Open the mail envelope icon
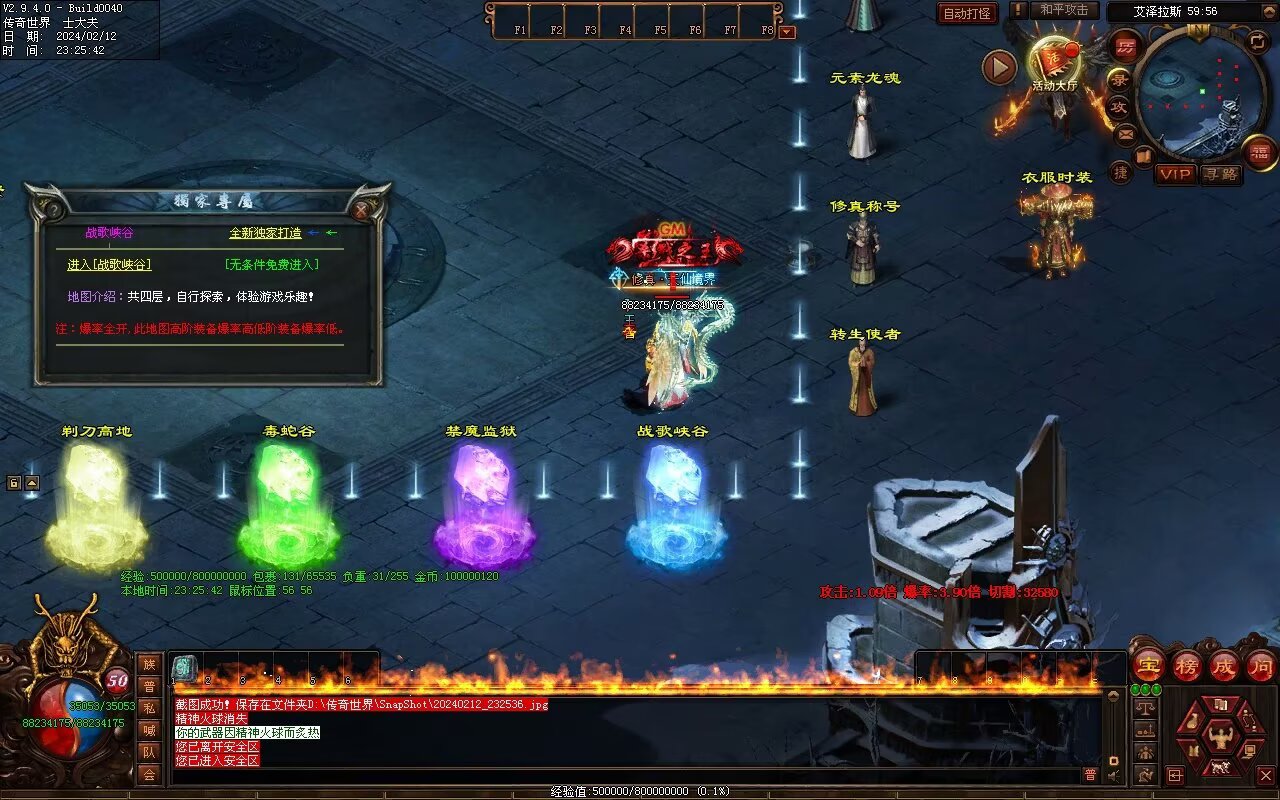The height and width of the screenshot is (800, 1280). (x=1125, y=133)
